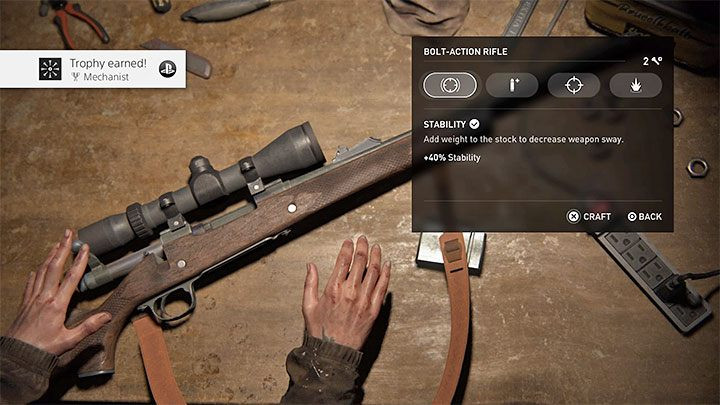Select the crosshair scope upgrade
Viewport: 720px width, 405px height.
[x=574, y=85]
